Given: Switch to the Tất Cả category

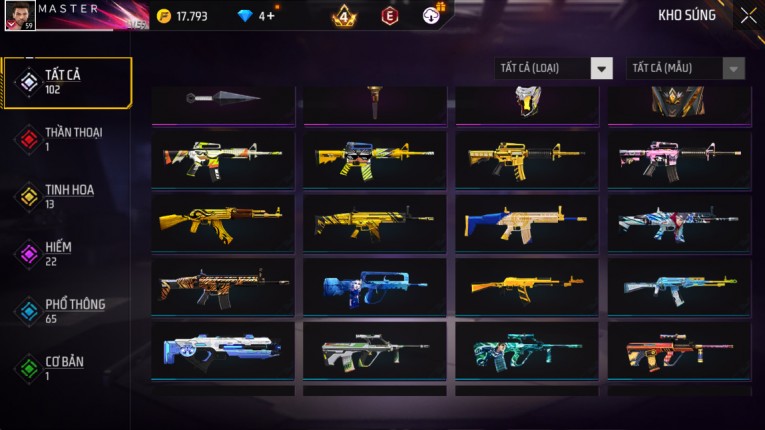Looking at the screenshot, I should pos(66,82).
